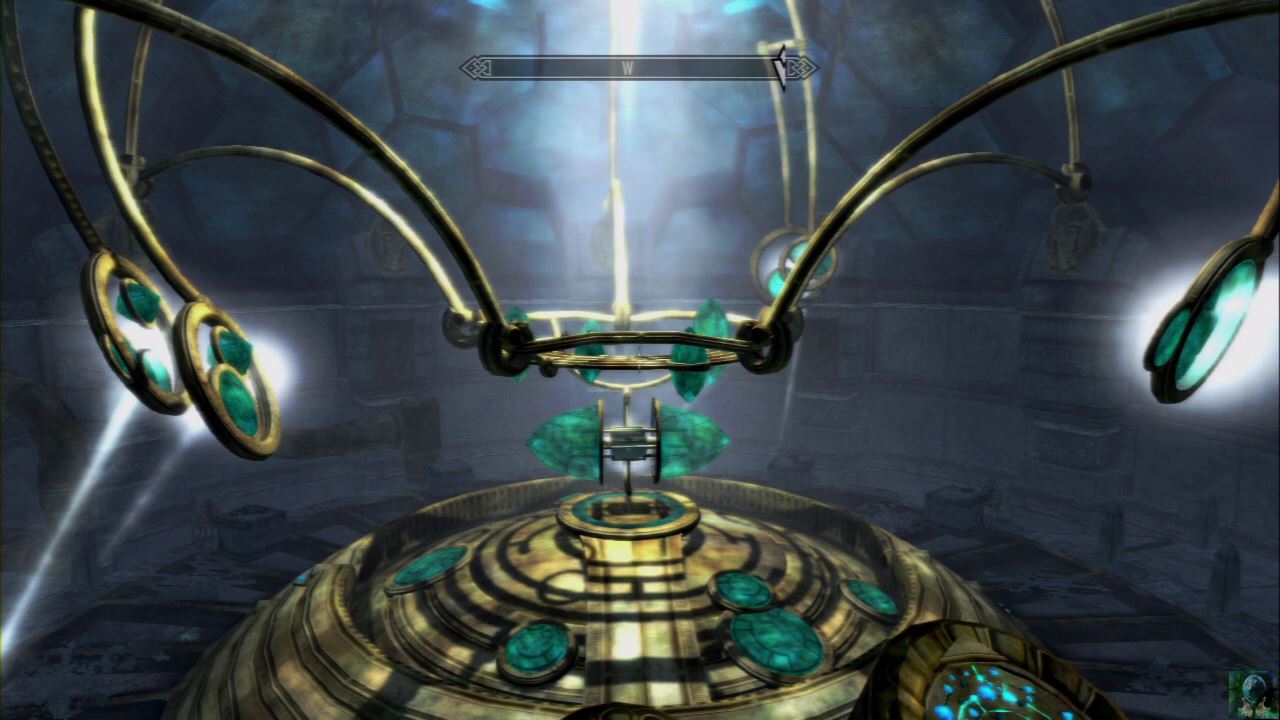Click the compass bar showing W
The height and width of the screenshot is (720, 1280).
[628, 68]
